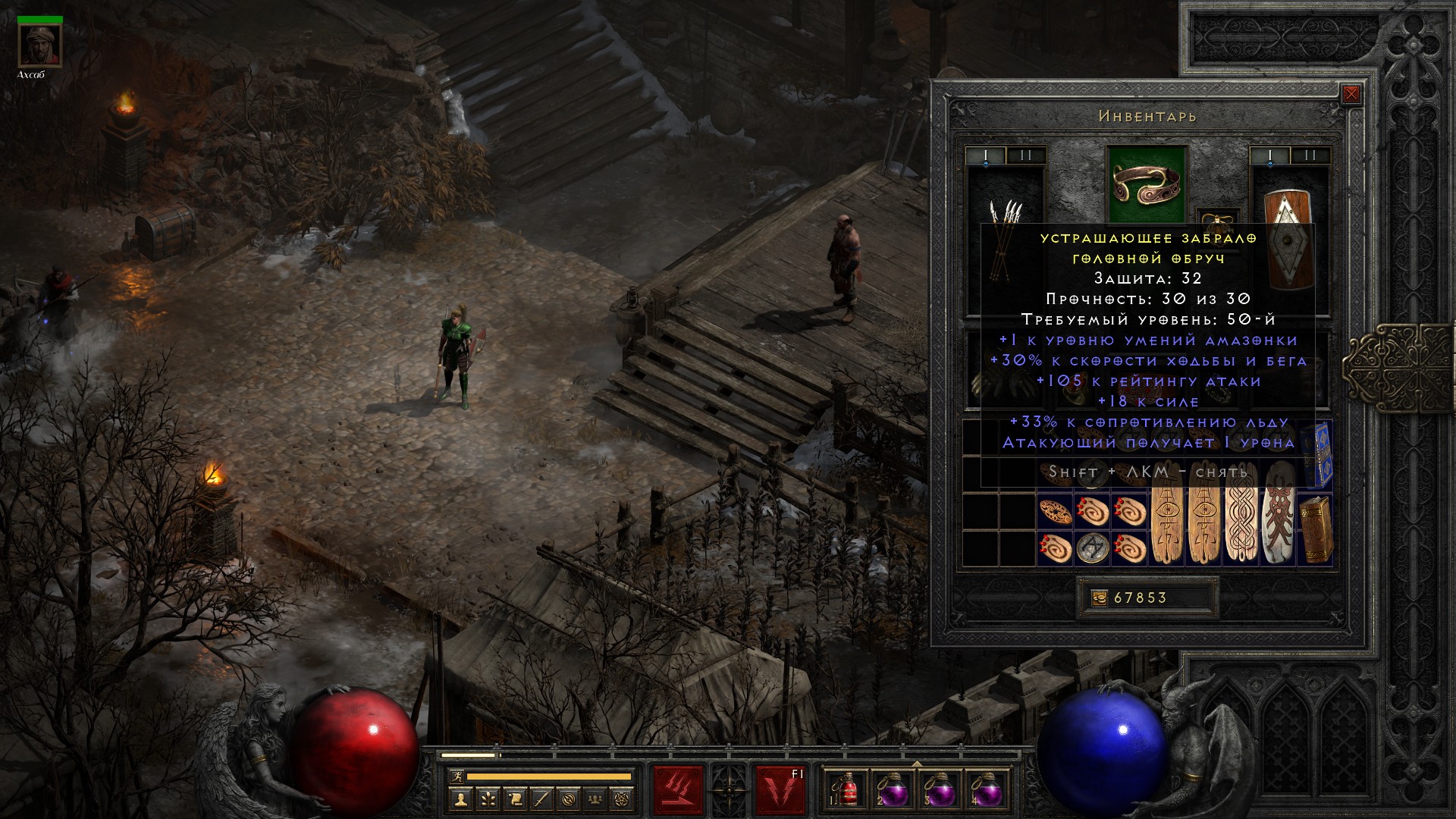Select the round rune stone in inventory
Viewport: 1456px width, 819px height.
tap(1092, 548)
